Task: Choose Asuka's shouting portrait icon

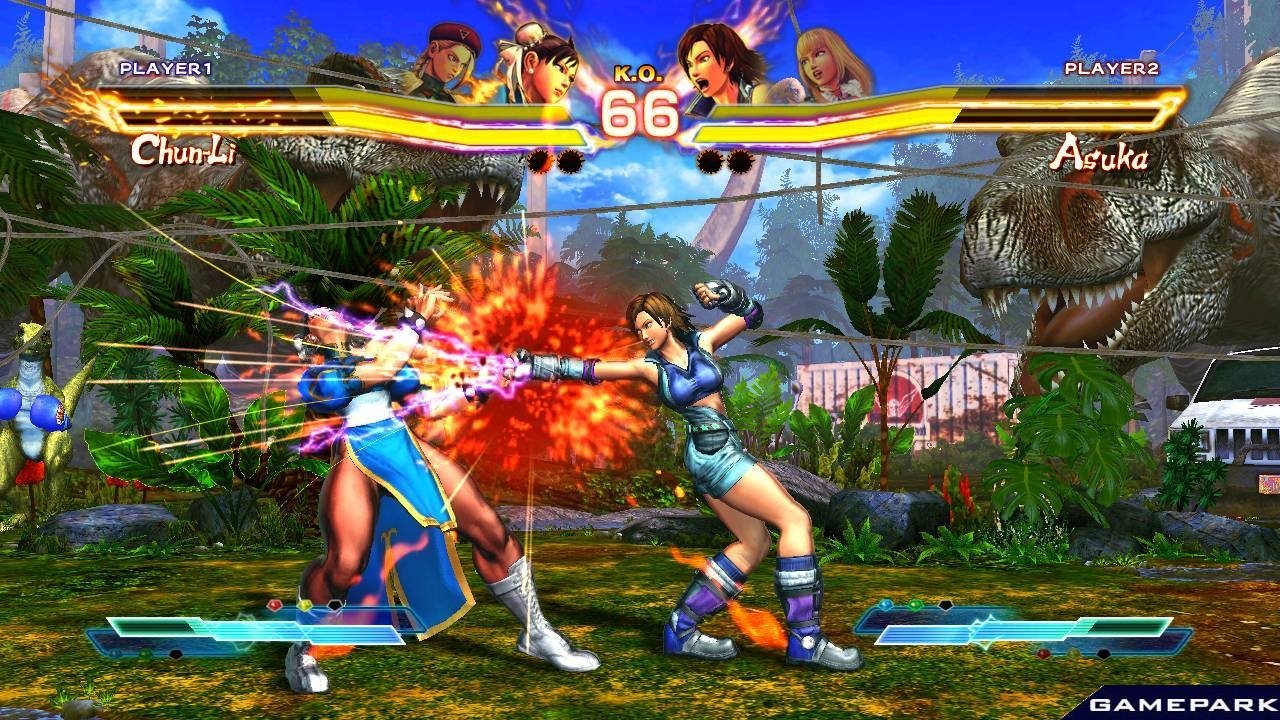Action: coord(722,62)
